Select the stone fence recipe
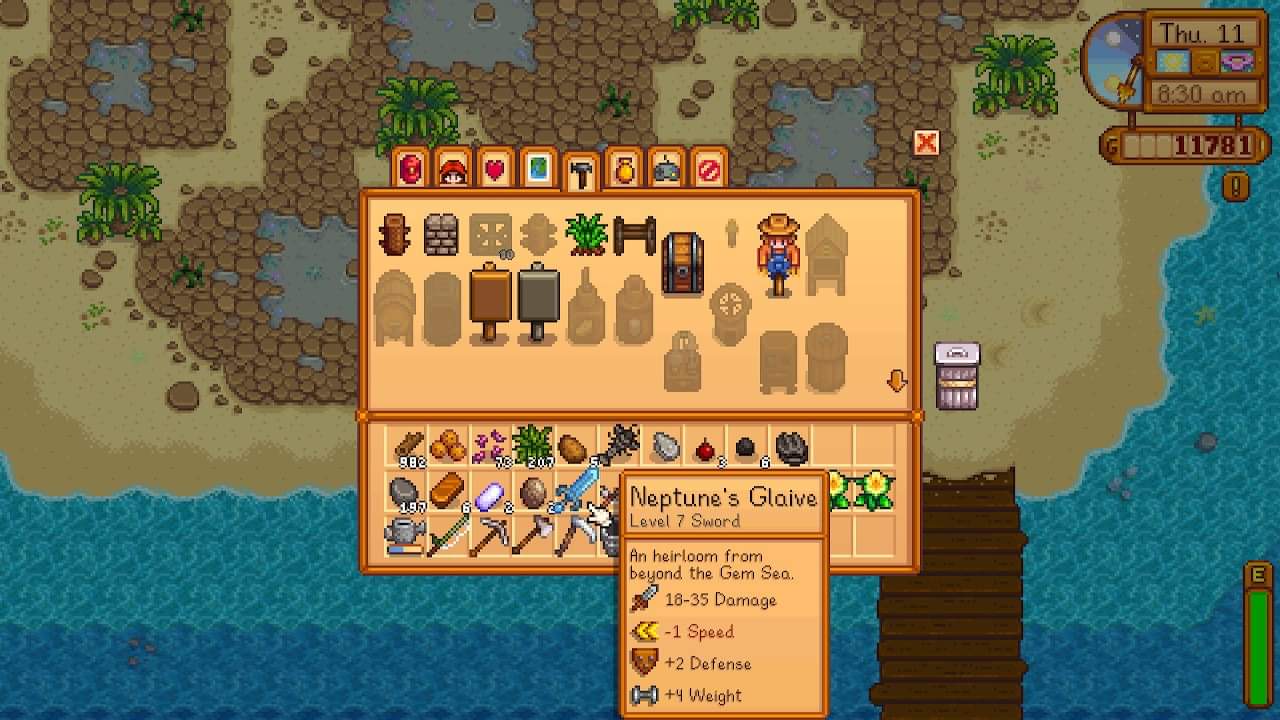Viewport: 1280px width, 720px height. pyautogui.click(x=443, y=232)
